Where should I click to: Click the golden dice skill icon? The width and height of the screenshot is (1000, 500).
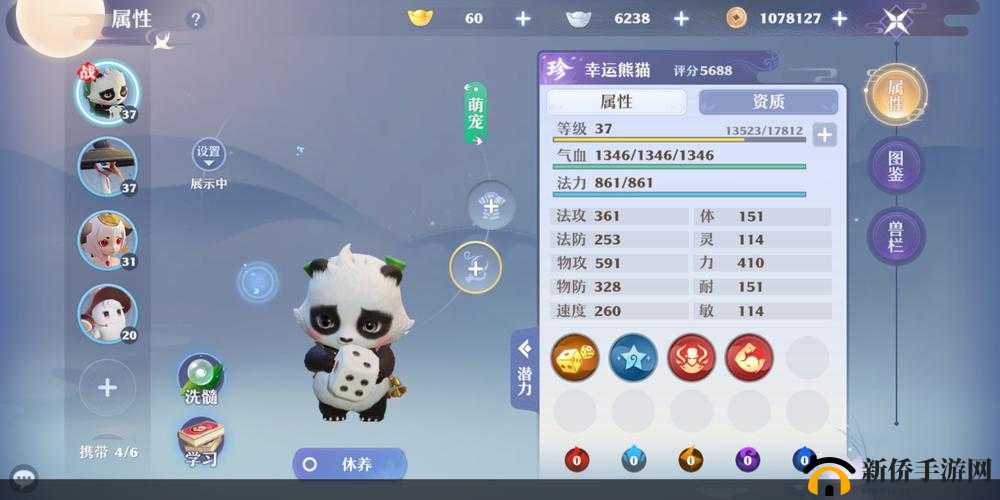point(575,357)
